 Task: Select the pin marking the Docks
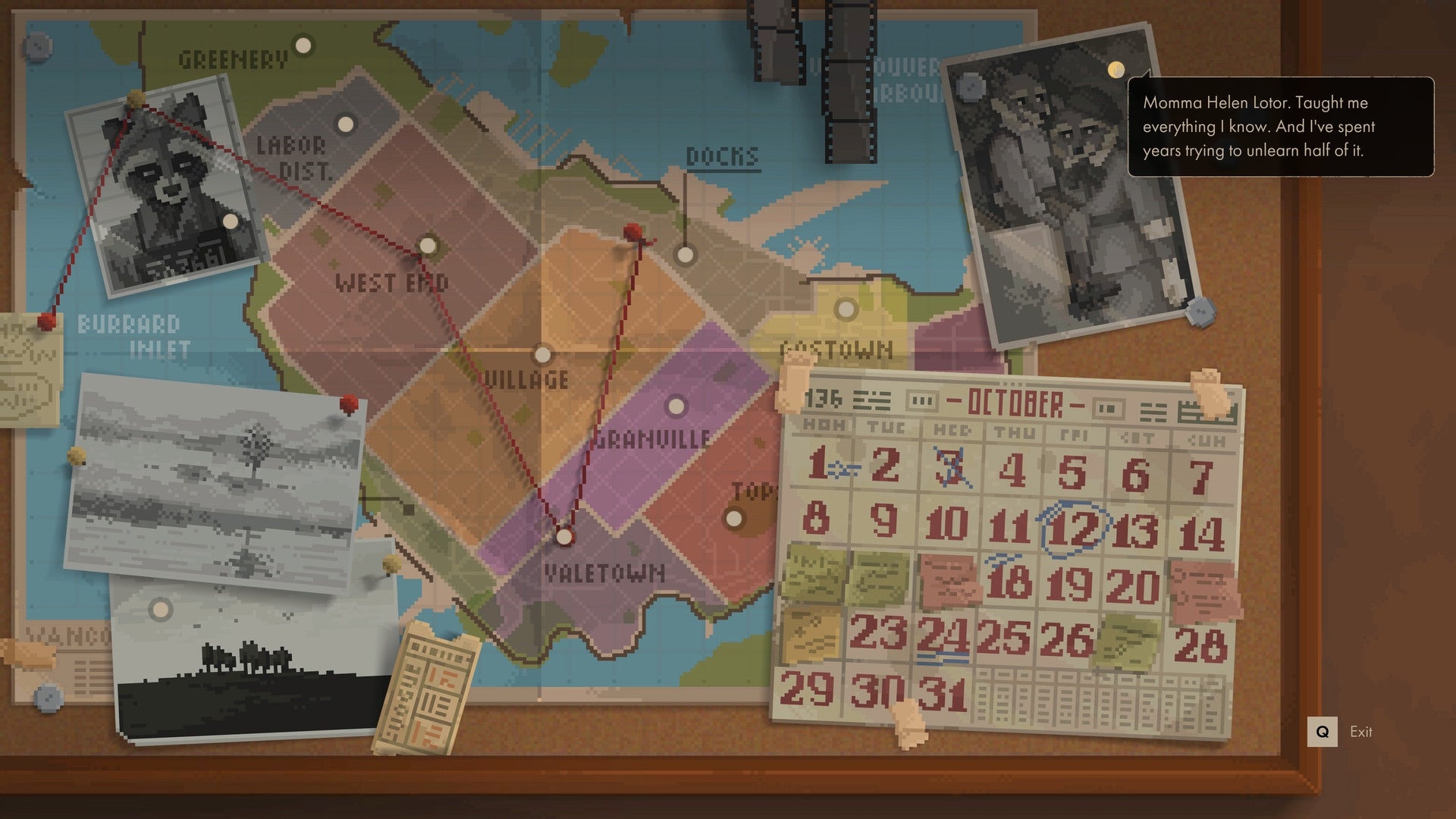coord(686,254)
